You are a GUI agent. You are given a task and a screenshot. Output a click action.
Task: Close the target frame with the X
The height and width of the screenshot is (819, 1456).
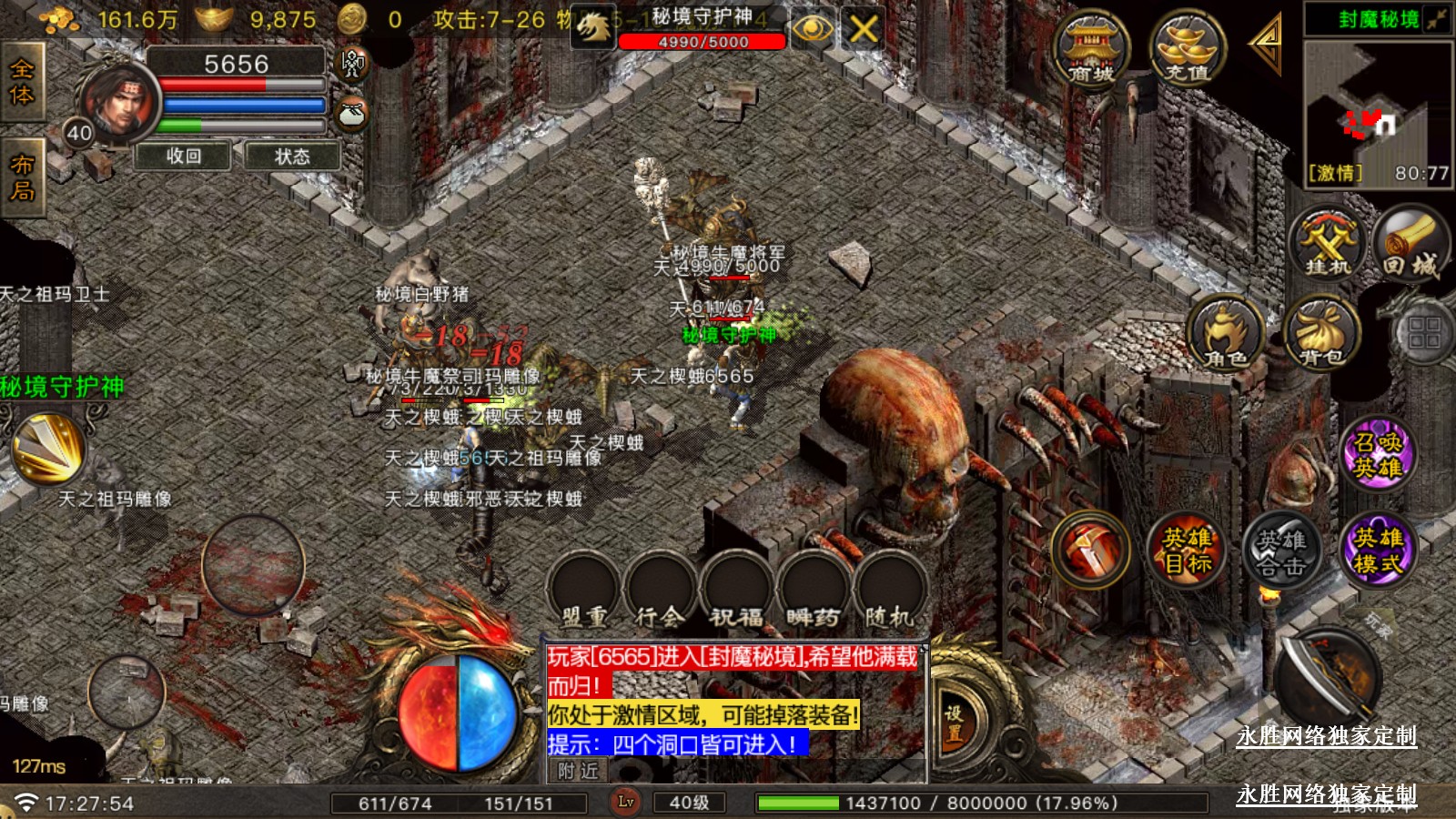click(863, 29)
